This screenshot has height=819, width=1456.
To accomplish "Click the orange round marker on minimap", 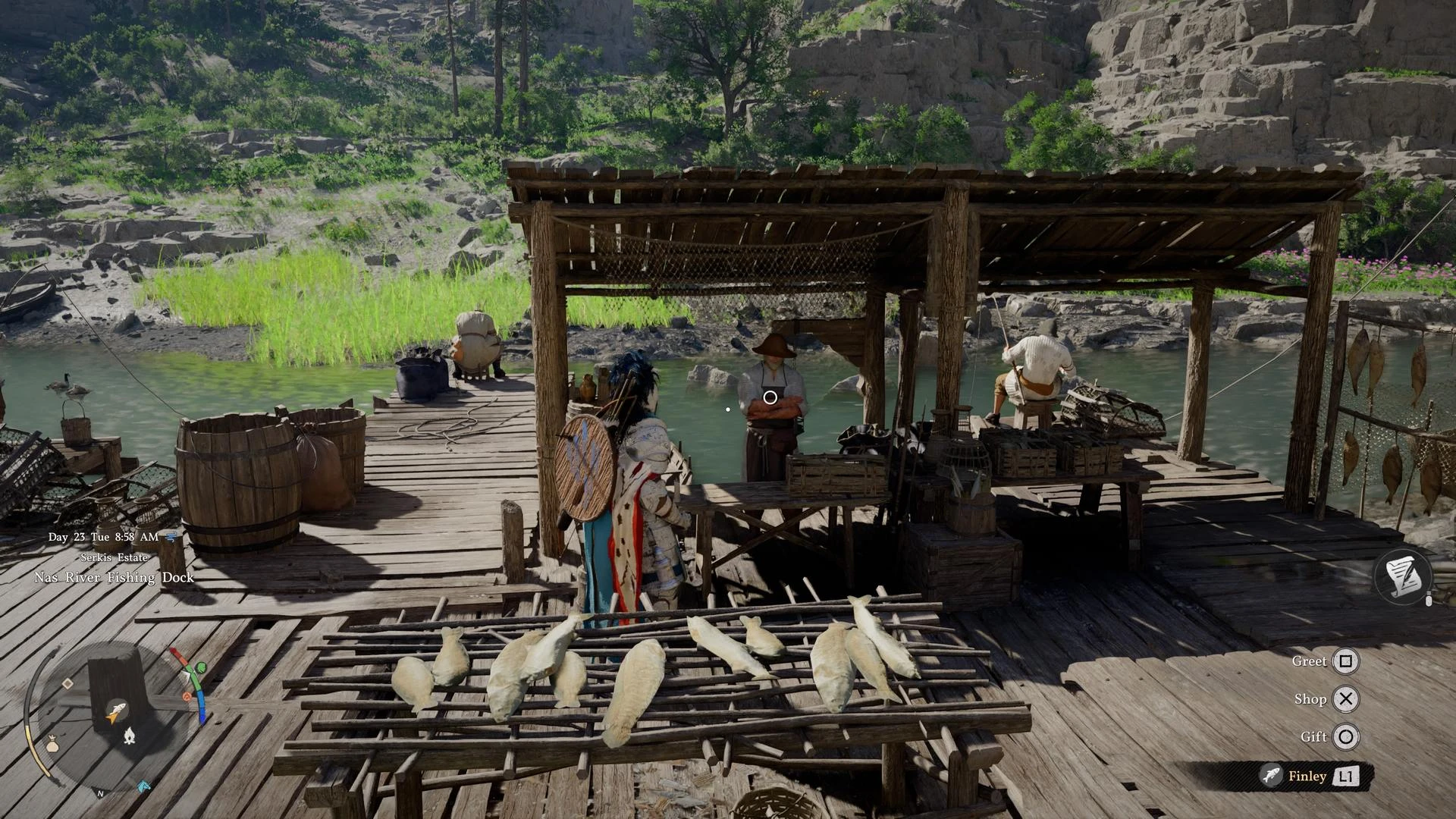I will click(x=187, y=696).
